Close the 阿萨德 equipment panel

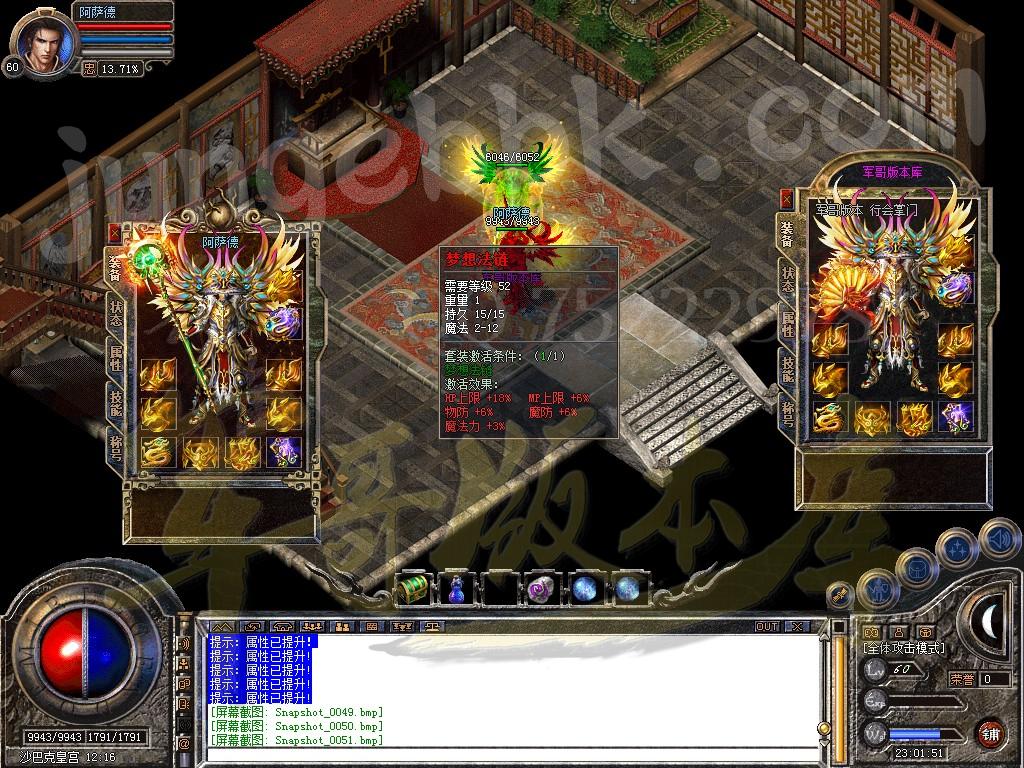[x=114, y=232]
